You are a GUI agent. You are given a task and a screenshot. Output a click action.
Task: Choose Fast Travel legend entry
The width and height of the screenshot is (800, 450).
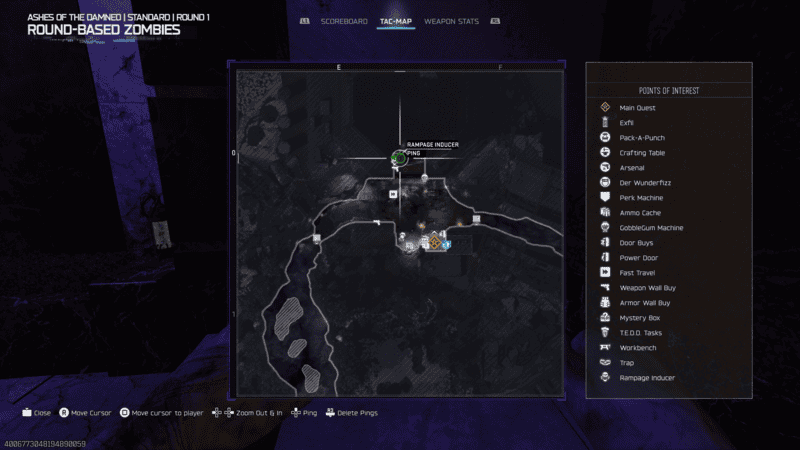pos(637,272)
